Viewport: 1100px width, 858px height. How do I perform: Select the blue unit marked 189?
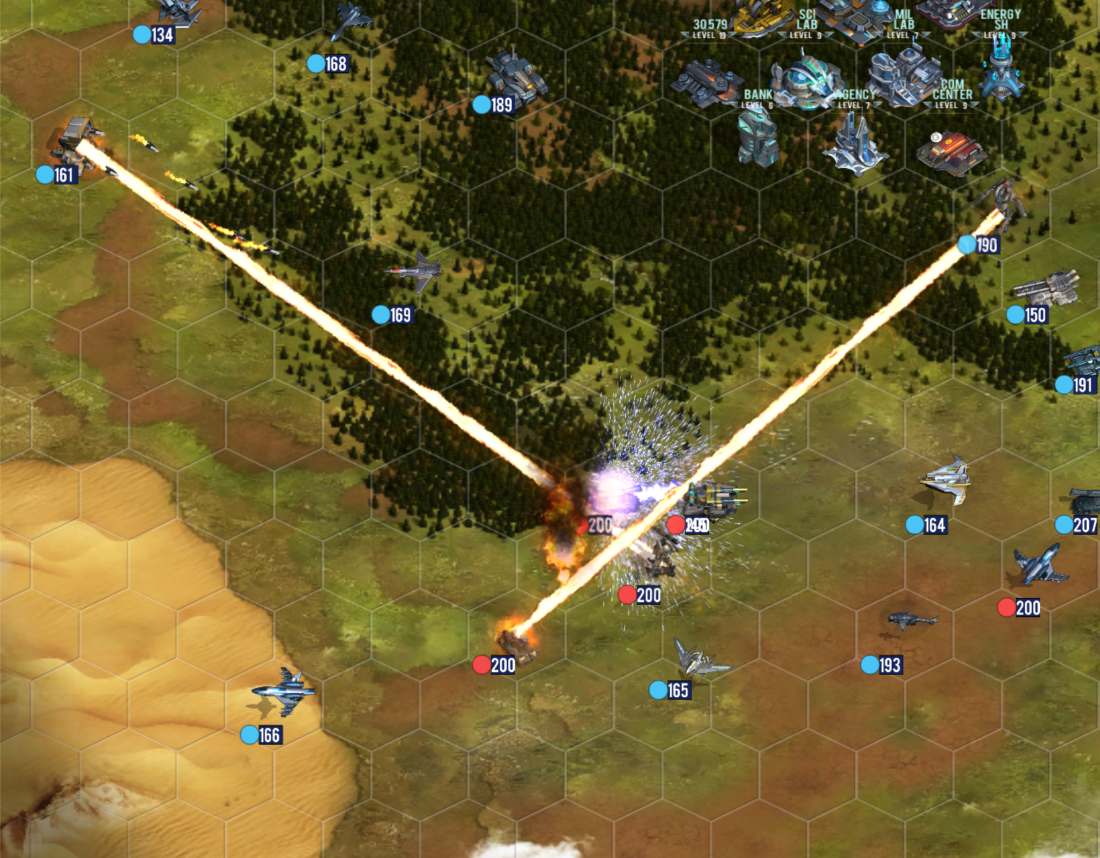pos(515,78)
